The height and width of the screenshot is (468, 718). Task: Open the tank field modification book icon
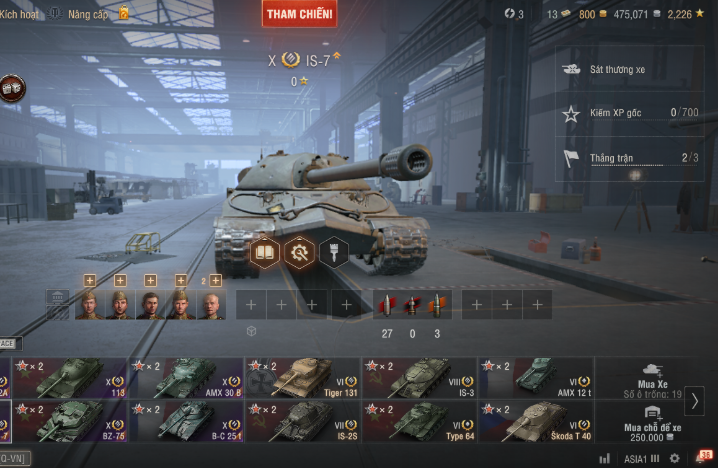265,252
